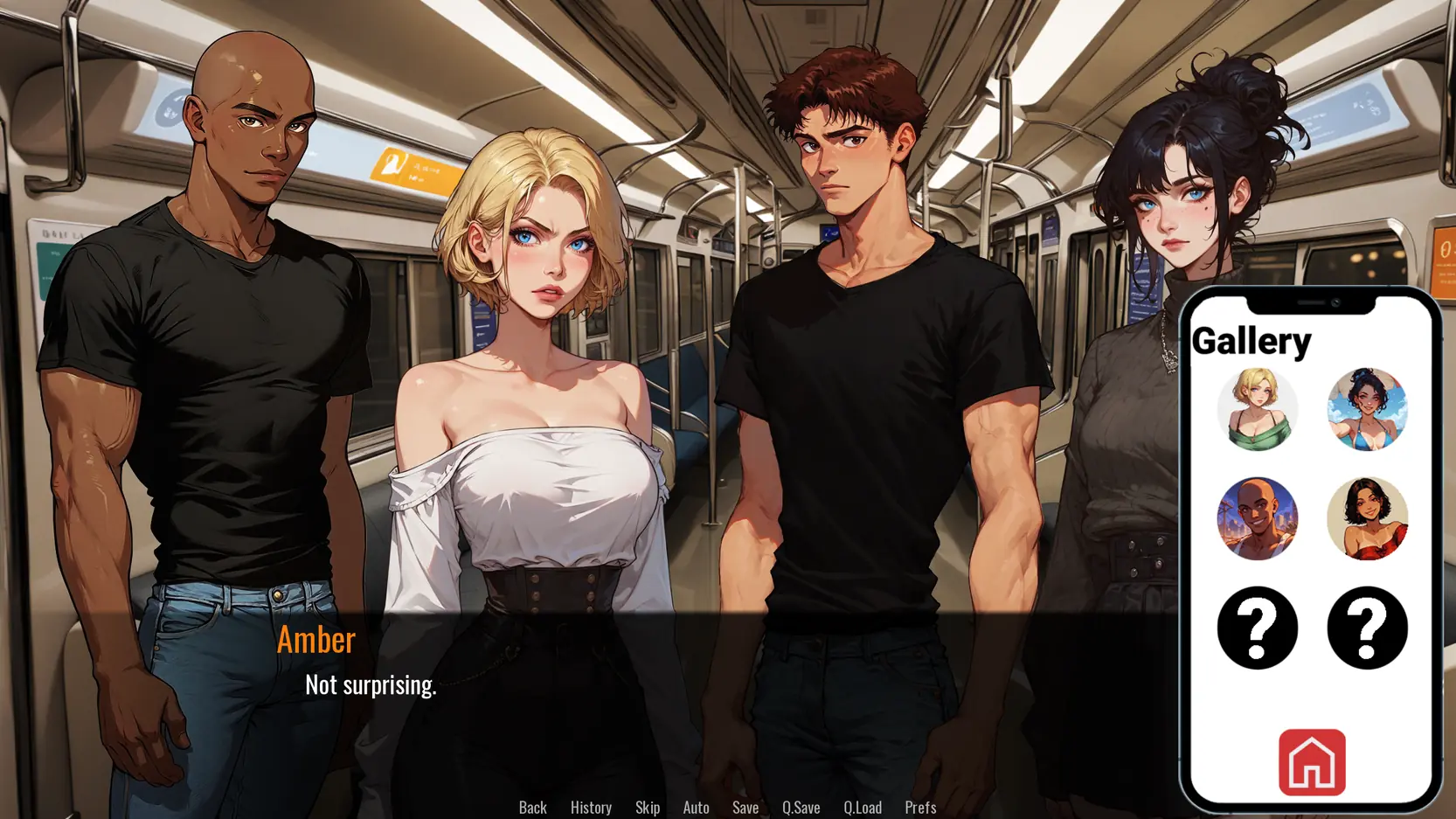Image resolution: width=1456 pixels, height=819 pixels.
Task: Open the dialogue History
Action: [x=591, y=807]
